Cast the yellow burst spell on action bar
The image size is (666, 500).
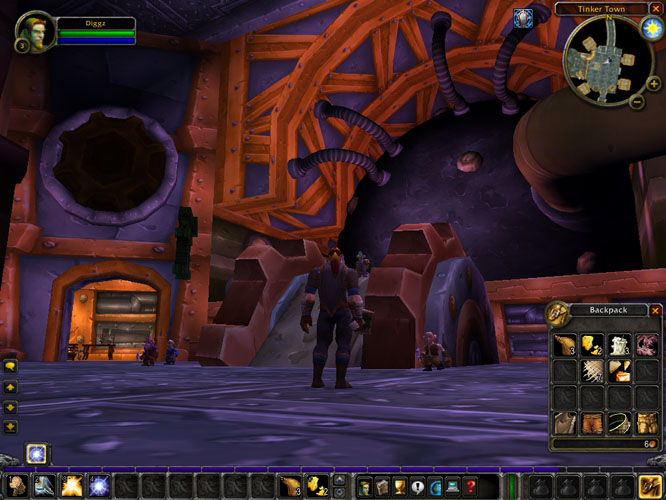[x=72, y=486]
